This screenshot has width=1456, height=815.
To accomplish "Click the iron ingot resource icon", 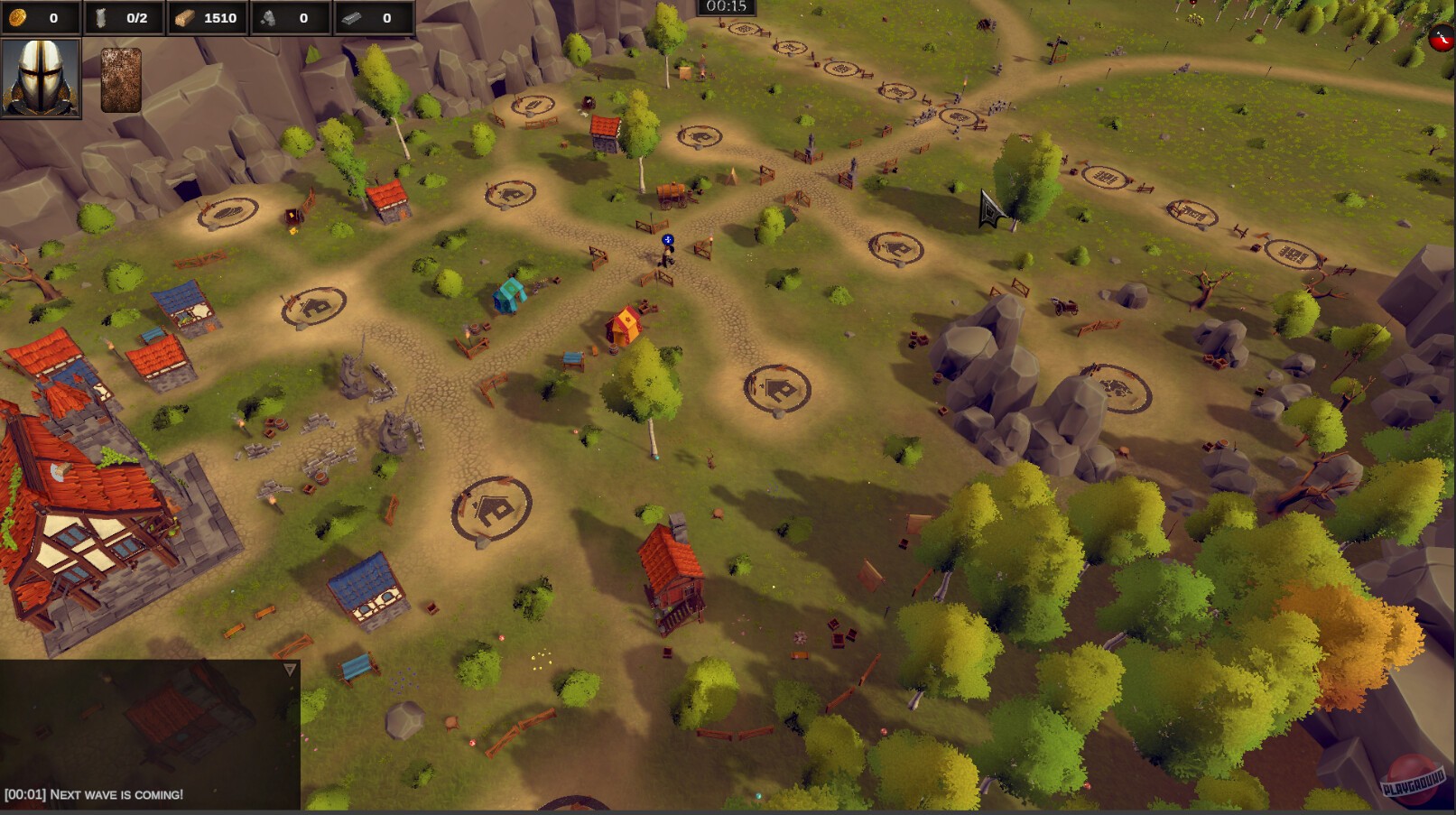I will coord(352,15).
